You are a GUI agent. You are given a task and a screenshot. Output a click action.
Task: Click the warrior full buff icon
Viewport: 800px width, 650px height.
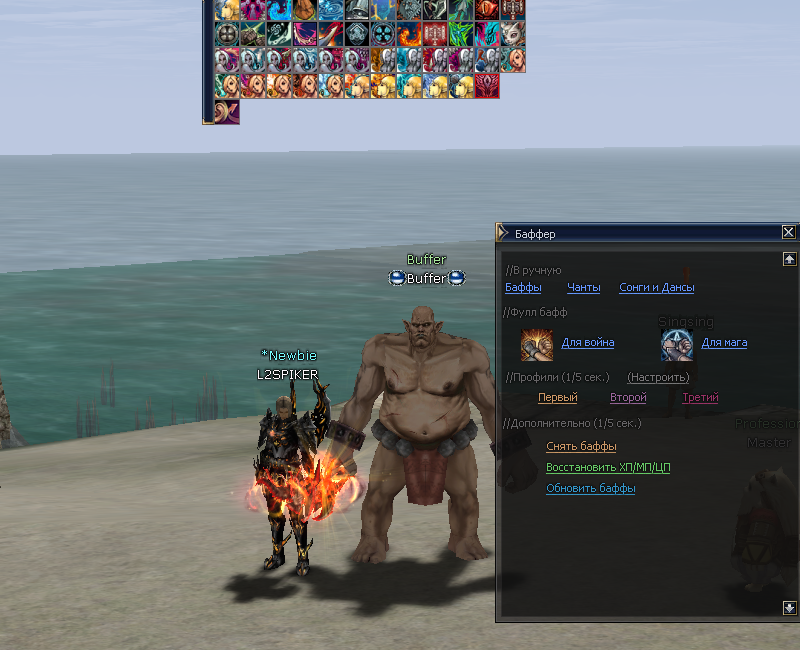(x=537, y=345)
